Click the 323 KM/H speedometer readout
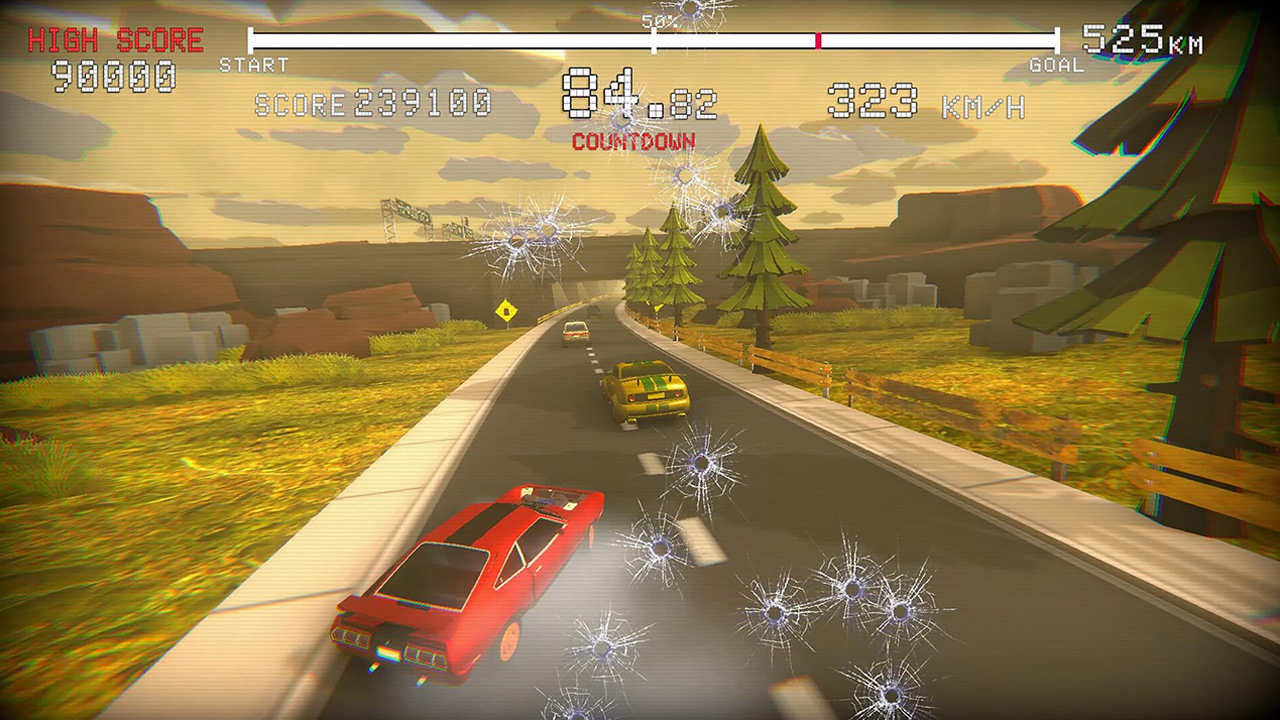 [x=922, y=100]
